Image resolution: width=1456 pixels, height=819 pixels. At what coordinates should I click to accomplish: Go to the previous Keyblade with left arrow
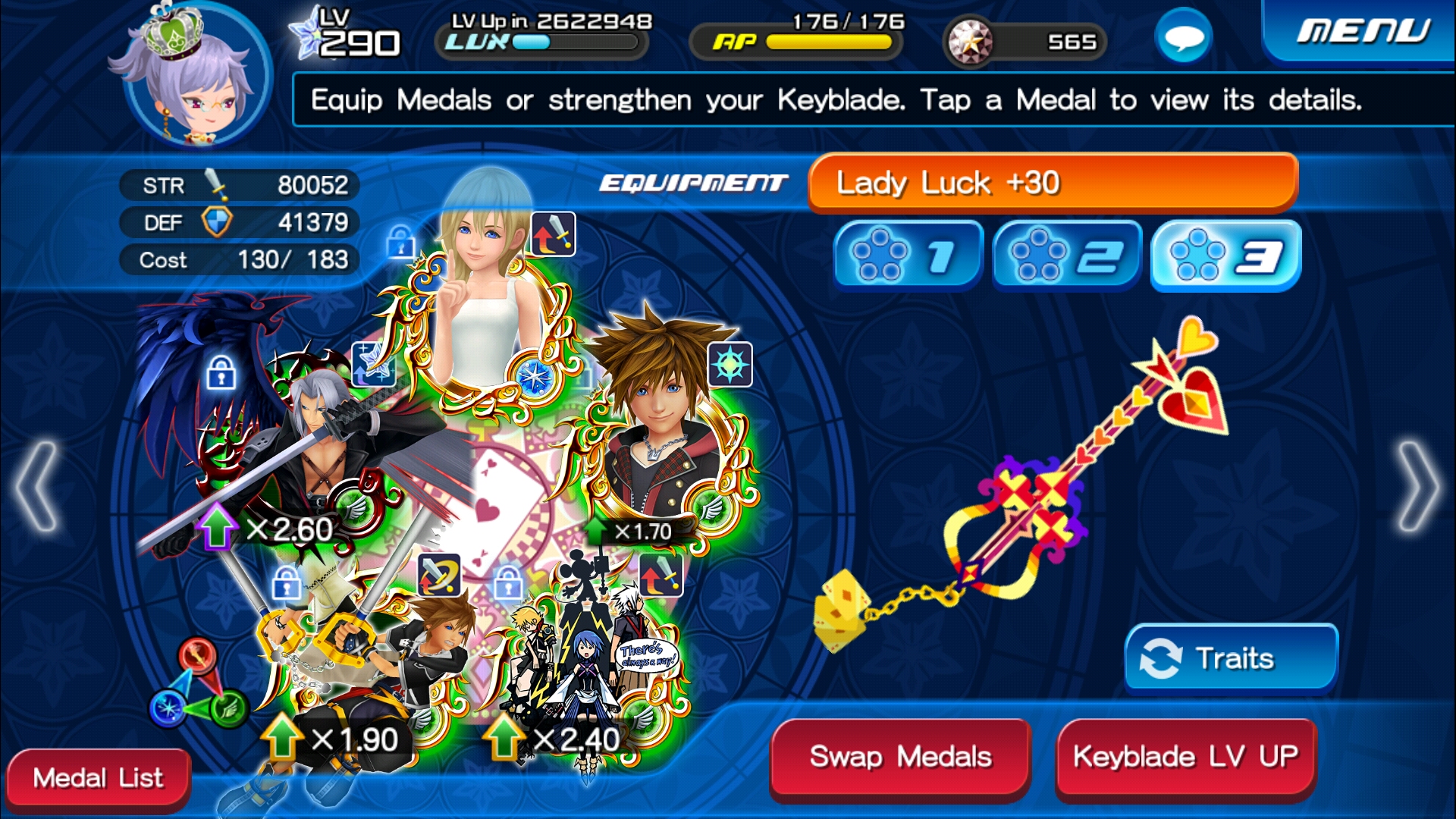pyautogui.click(x=36, y=487)
